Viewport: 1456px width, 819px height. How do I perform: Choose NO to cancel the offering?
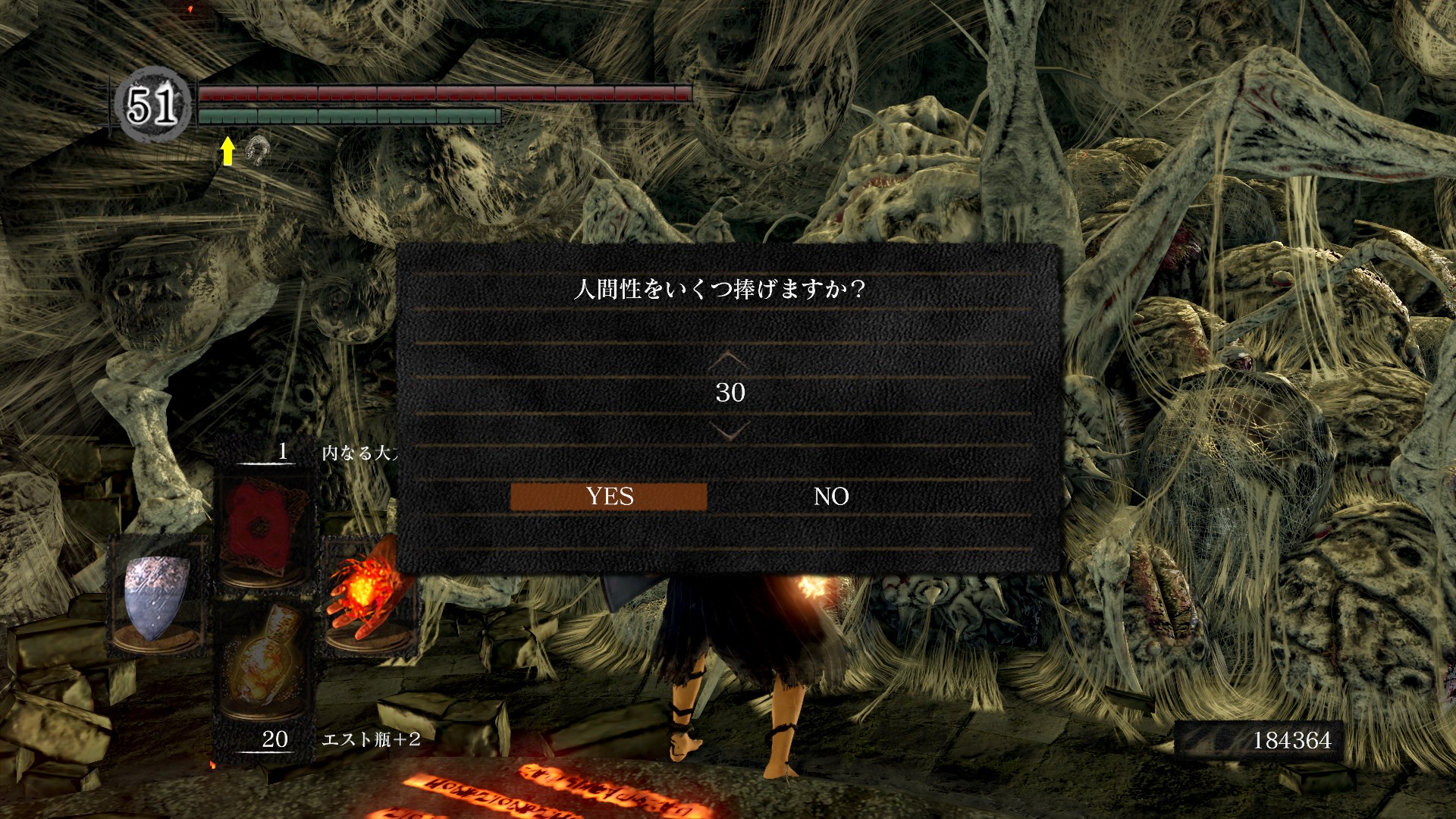tap(830, 497)
